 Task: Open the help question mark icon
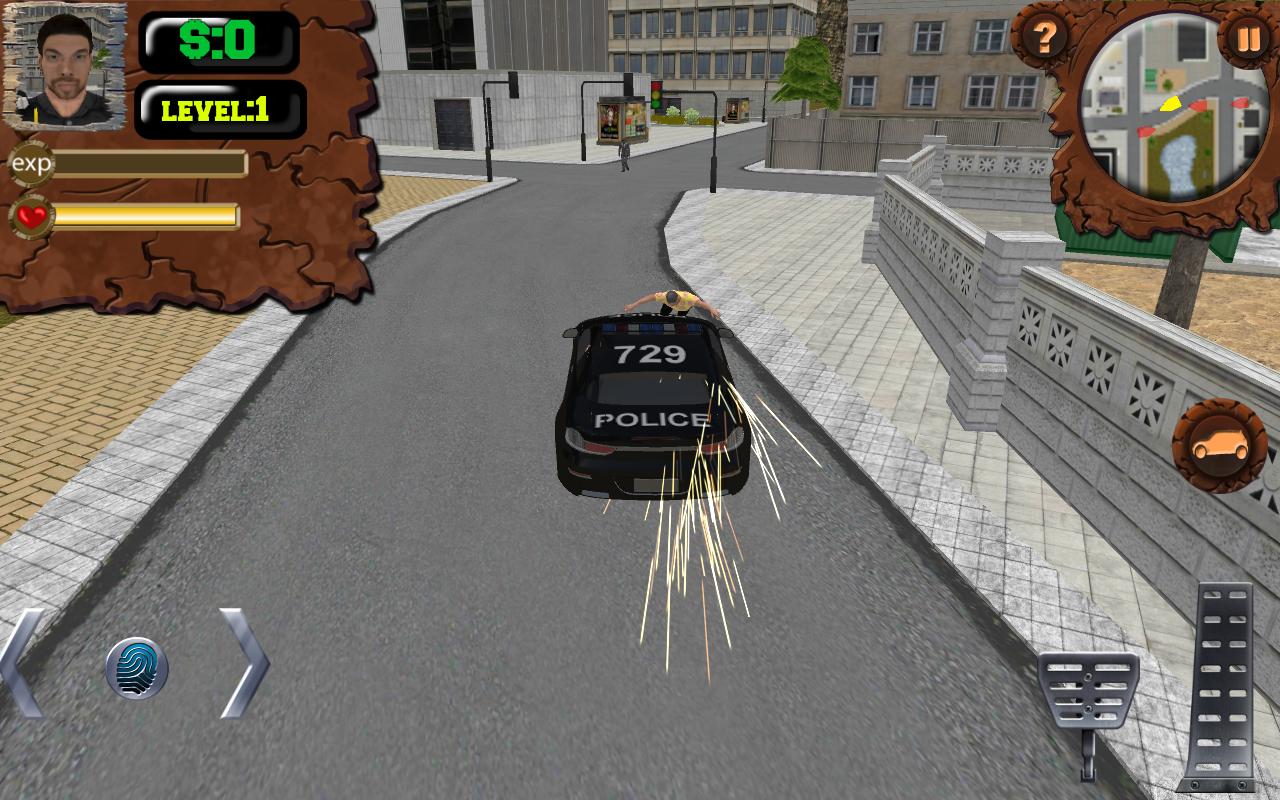point(1045,38)
